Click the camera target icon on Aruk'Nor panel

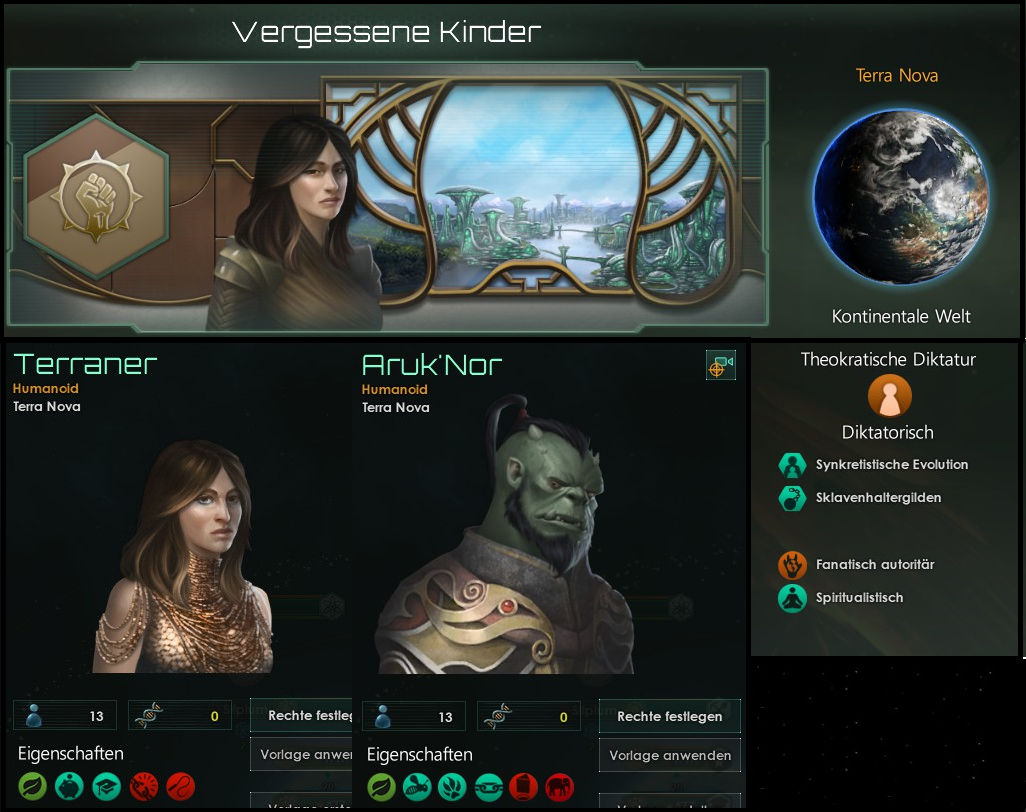tap(720, 366)
